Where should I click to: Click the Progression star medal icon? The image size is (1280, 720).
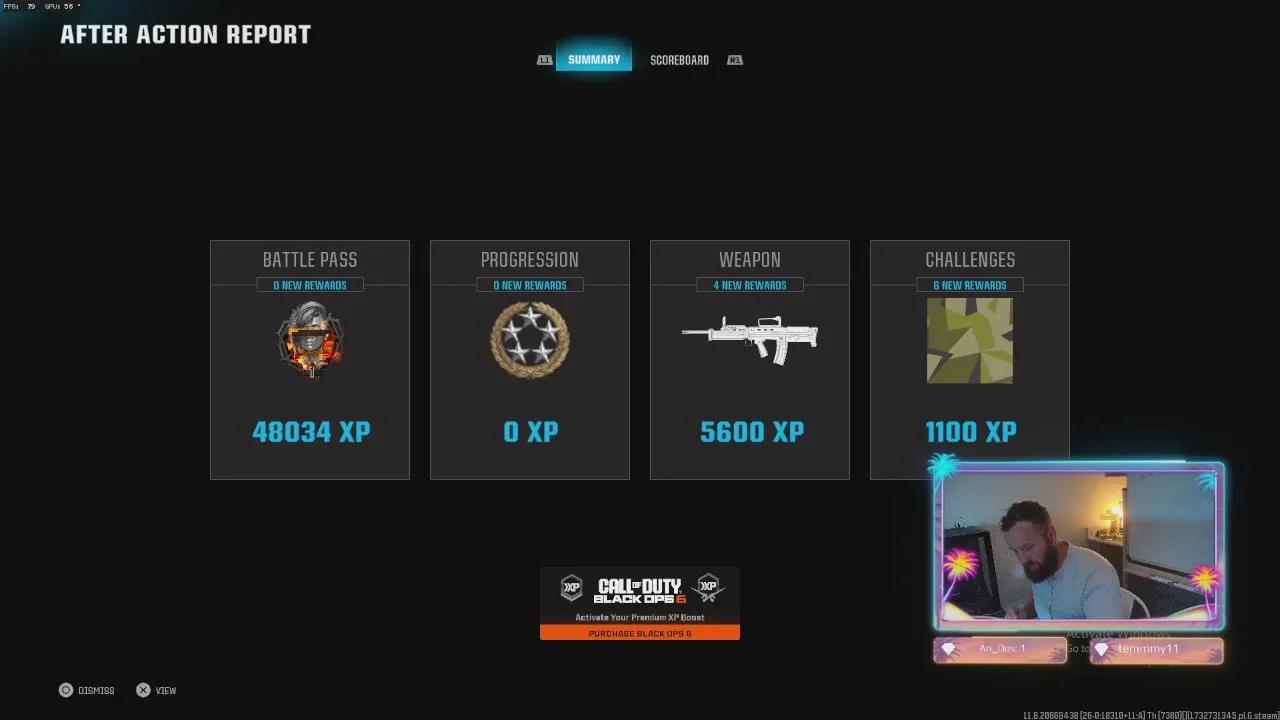coord(530,340)
